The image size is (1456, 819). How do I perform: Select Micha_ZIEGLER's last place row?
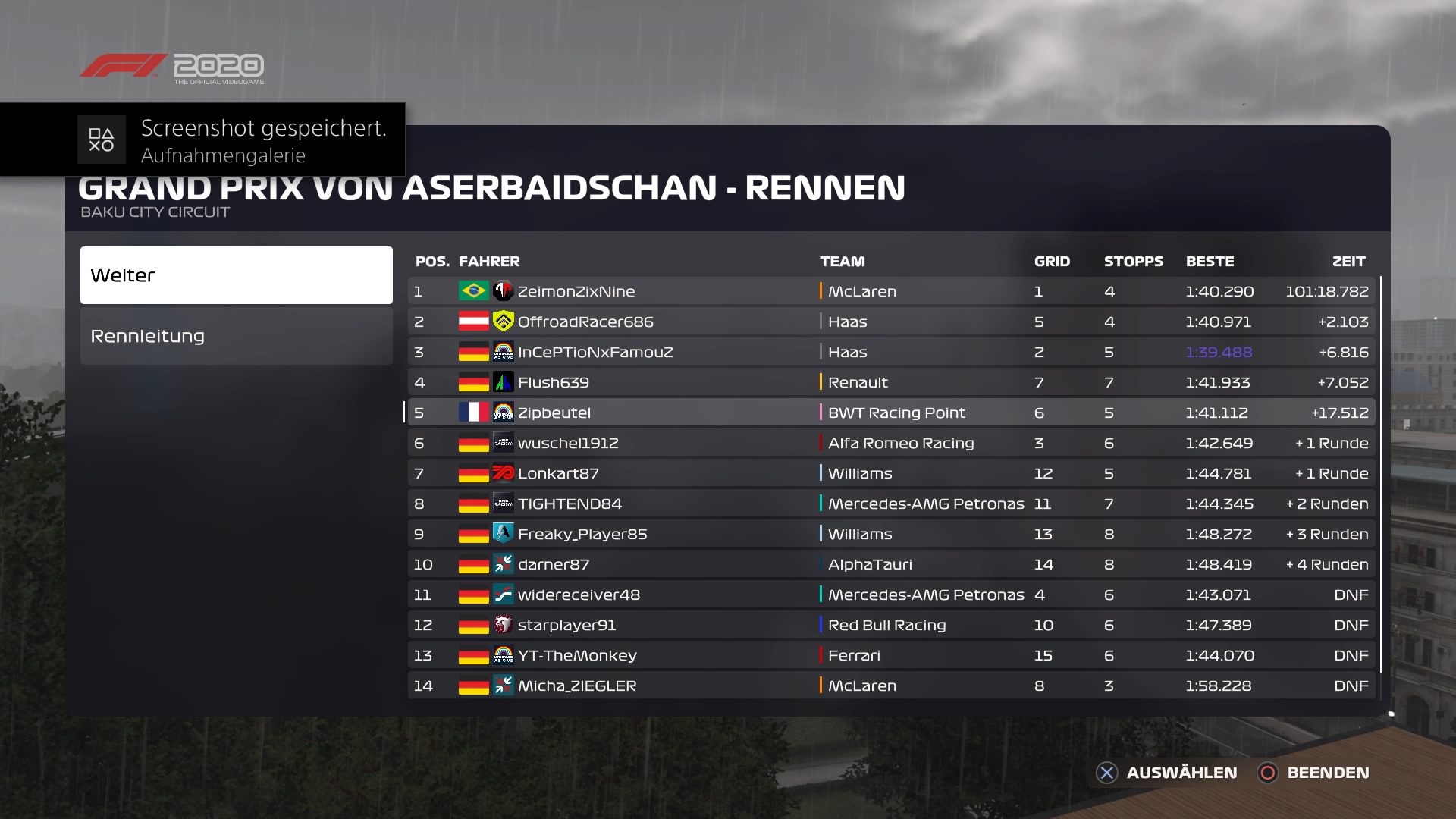point(891,686)
